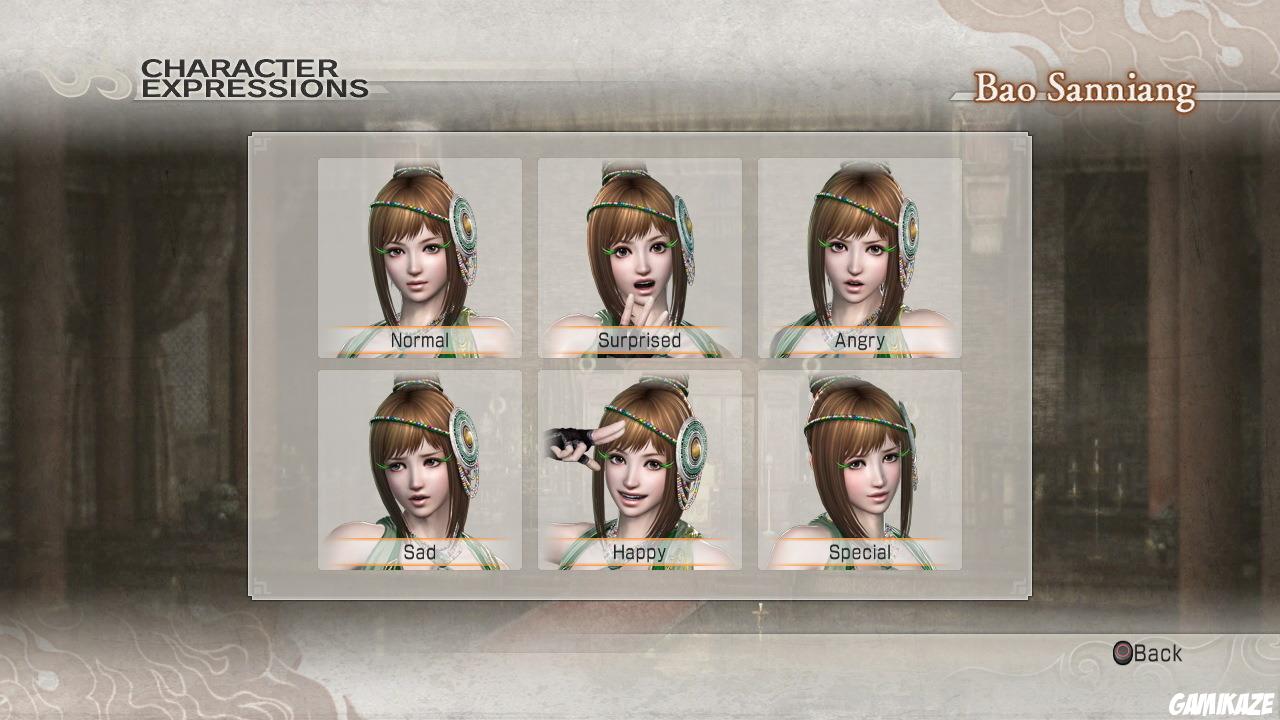Screen dimensions: 1280x720
Task: Click the Surprised label text
Action: click(640, 340)
